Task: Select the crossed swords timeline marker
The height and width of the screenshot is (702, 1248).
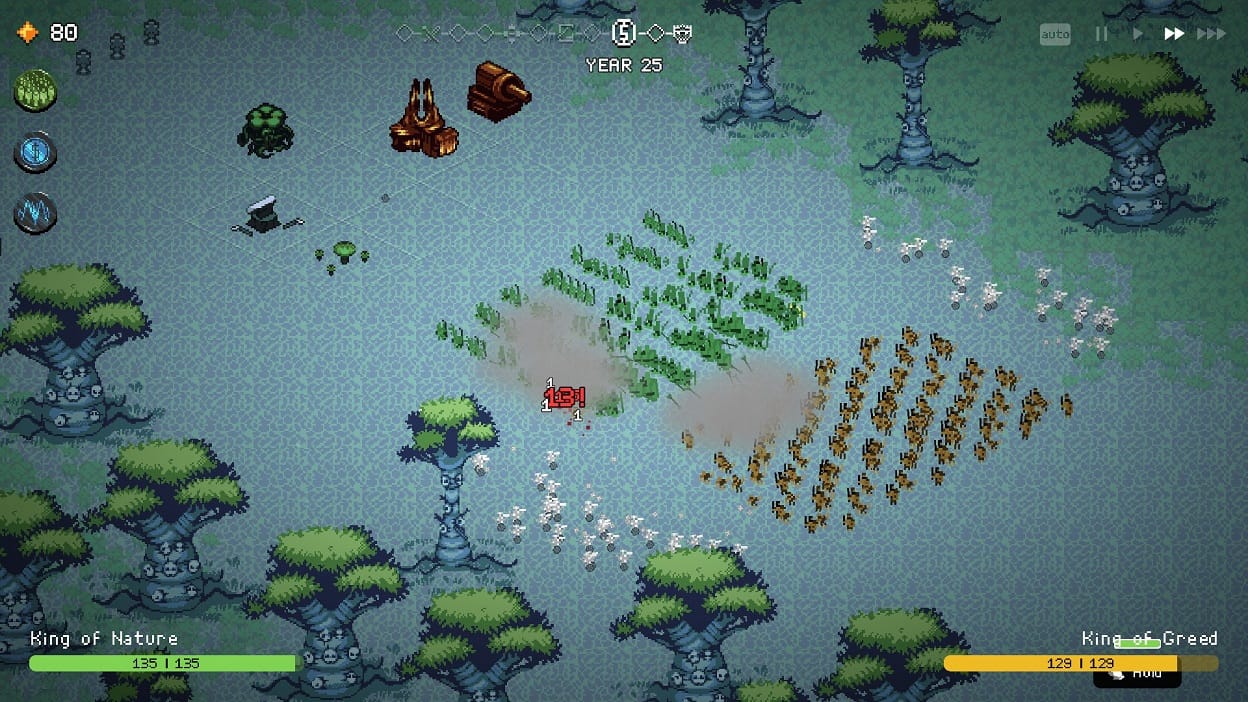Action: coord(431,34)
